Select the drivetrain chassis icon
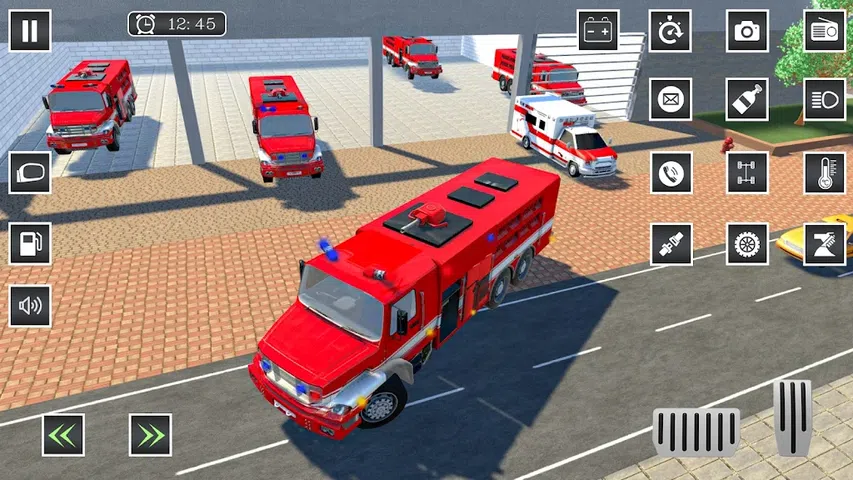853x480 pixels. (747, 172)
